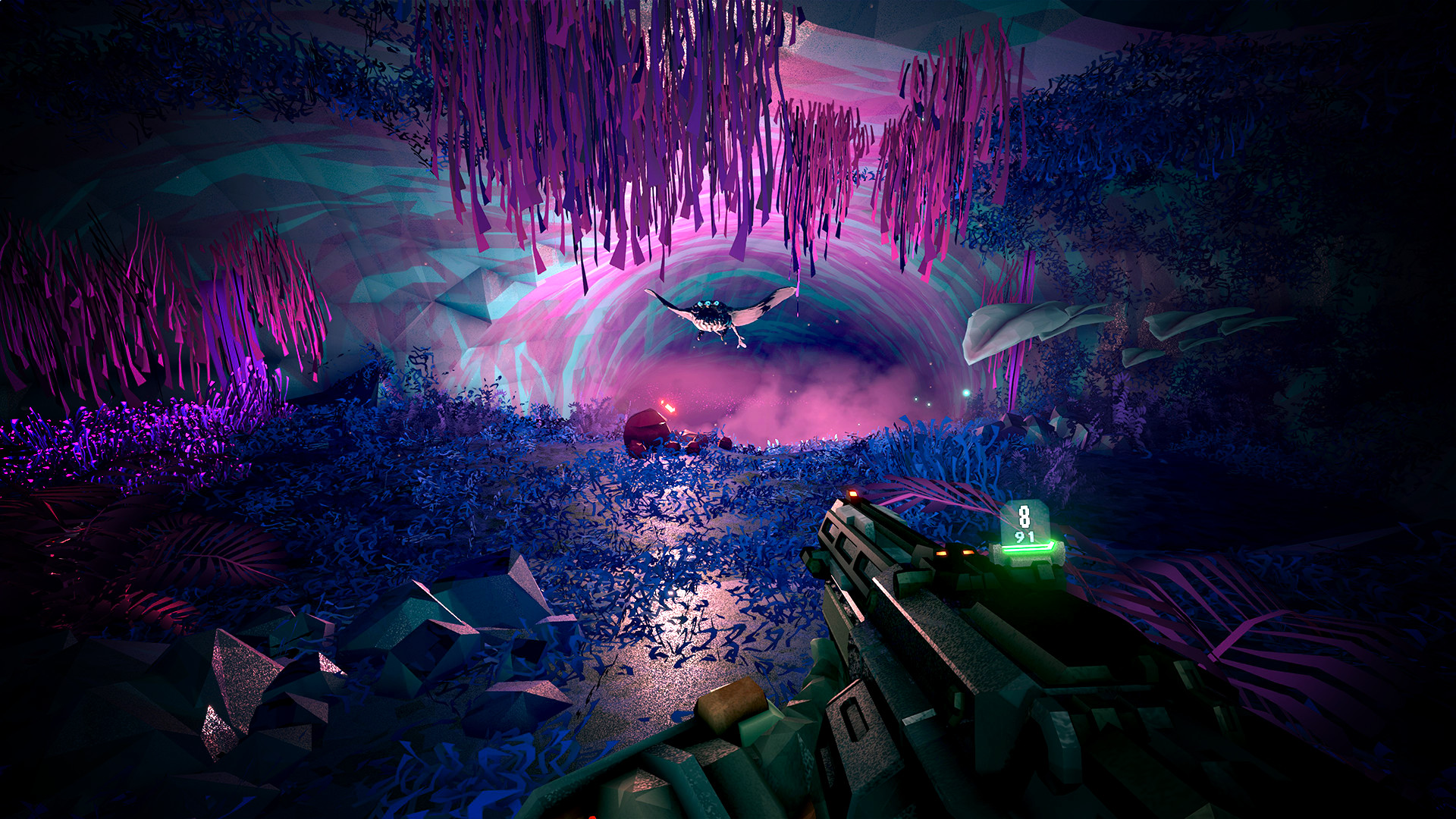Click the green ammo charge bar
This screenshot has height=819, width=1456.
tap(1028, 549)
